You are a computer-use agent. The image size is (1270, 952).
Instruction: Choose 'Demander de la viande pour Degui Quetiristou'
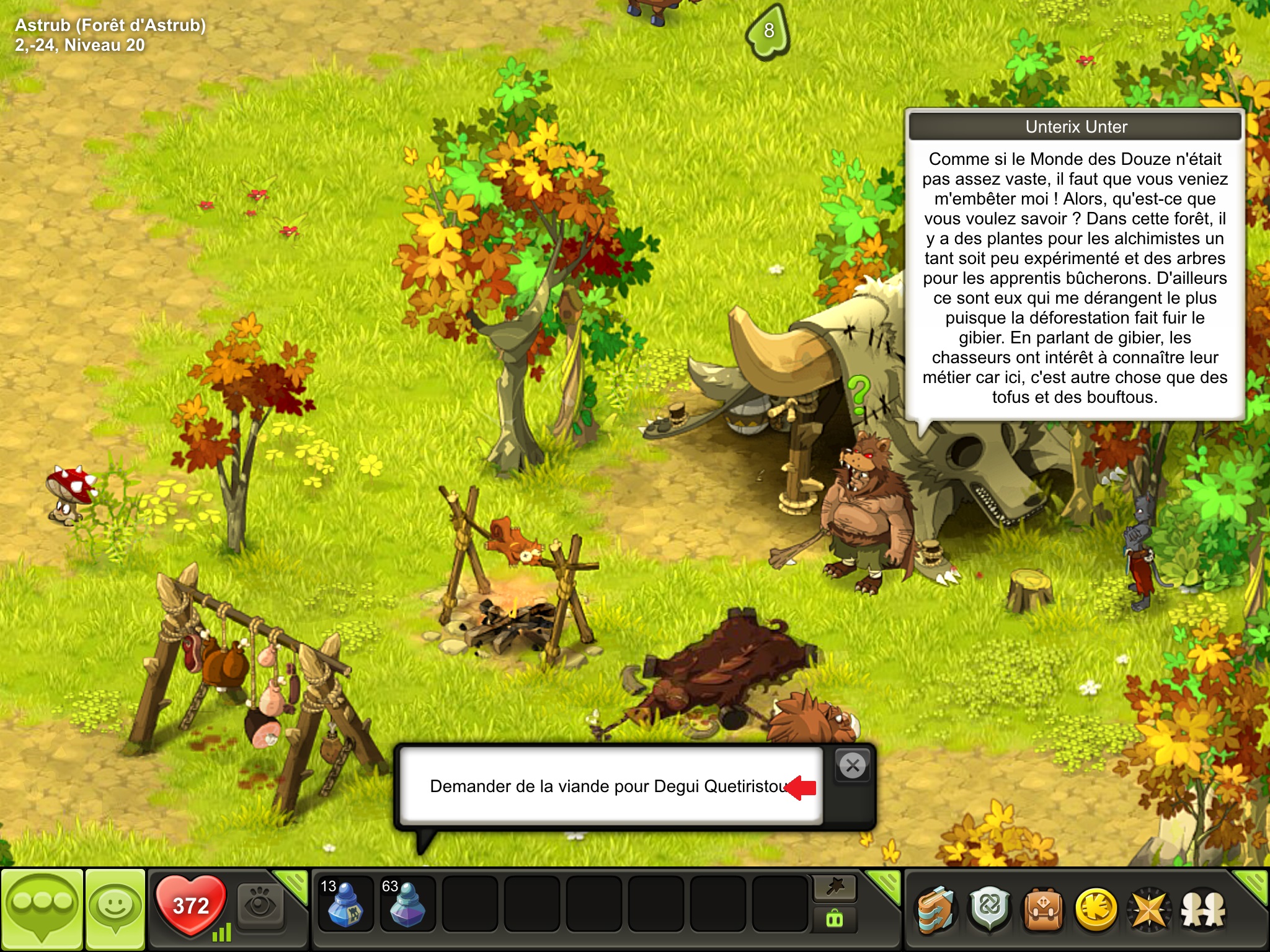(611, 787)
